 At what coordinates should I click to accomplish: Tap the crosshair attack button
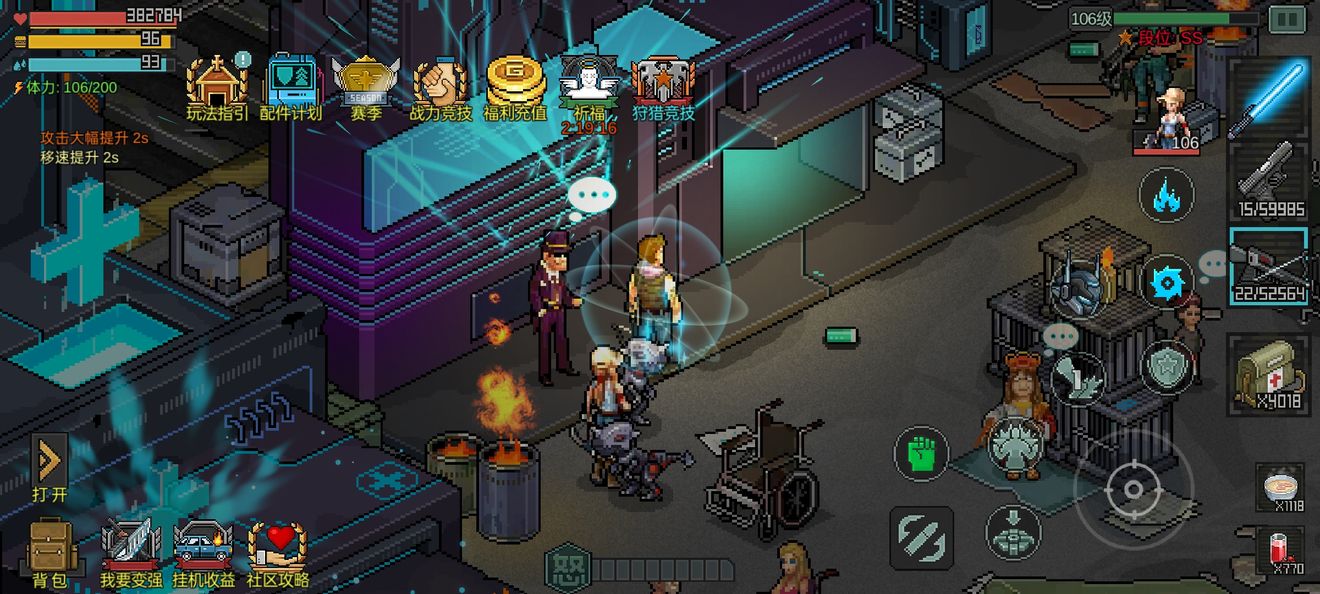pyautogui.click(x=1133, y=490)
